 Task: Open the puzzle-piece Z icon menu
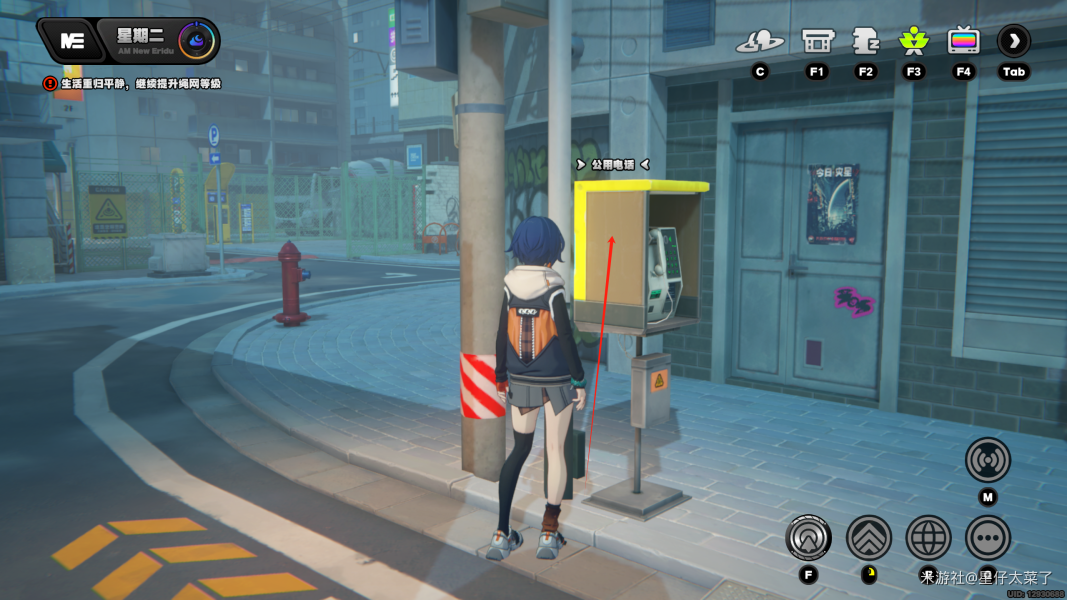[x=865, y=41]
